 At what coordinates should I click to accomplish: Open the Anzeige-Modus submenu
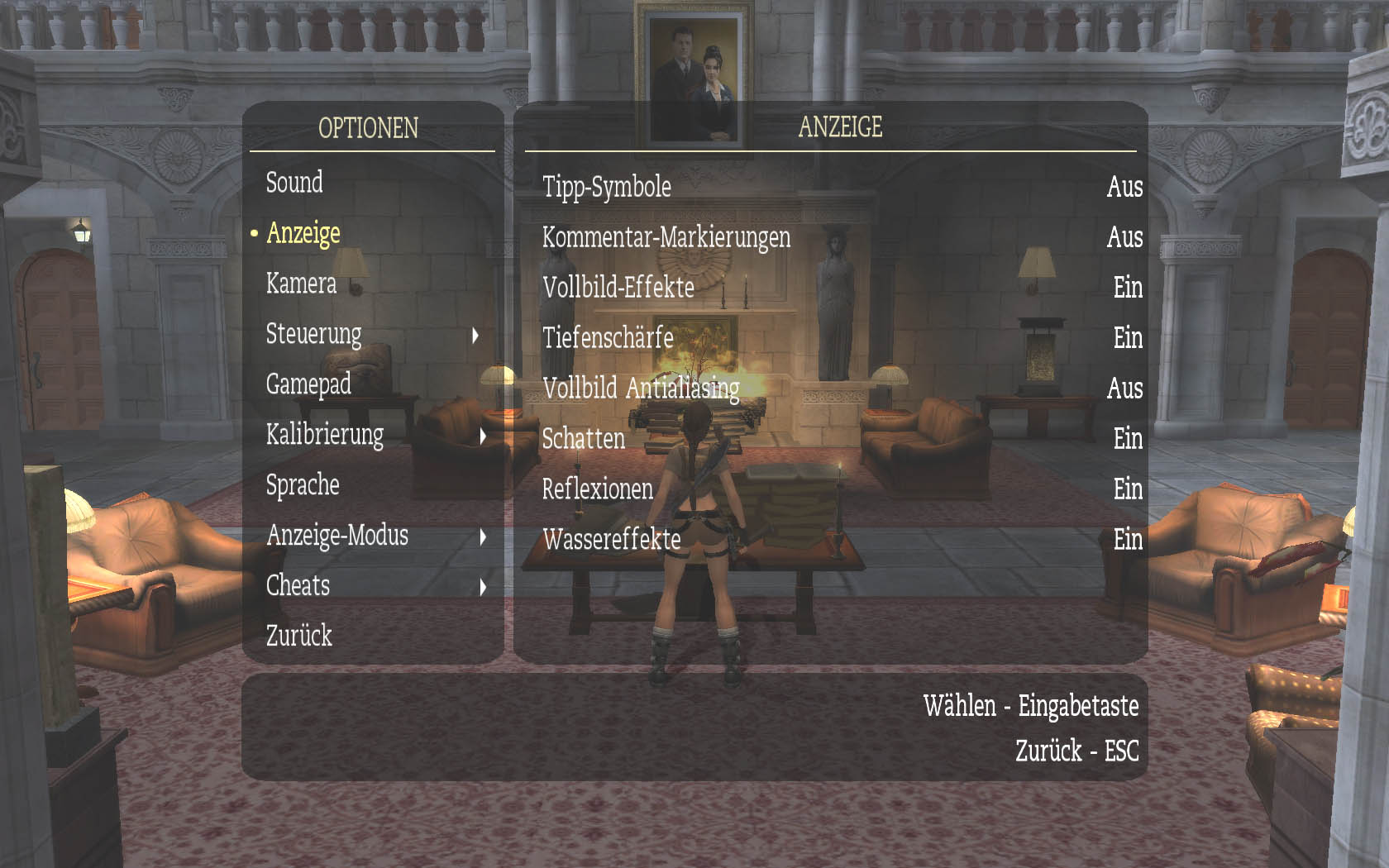[337, 536]
